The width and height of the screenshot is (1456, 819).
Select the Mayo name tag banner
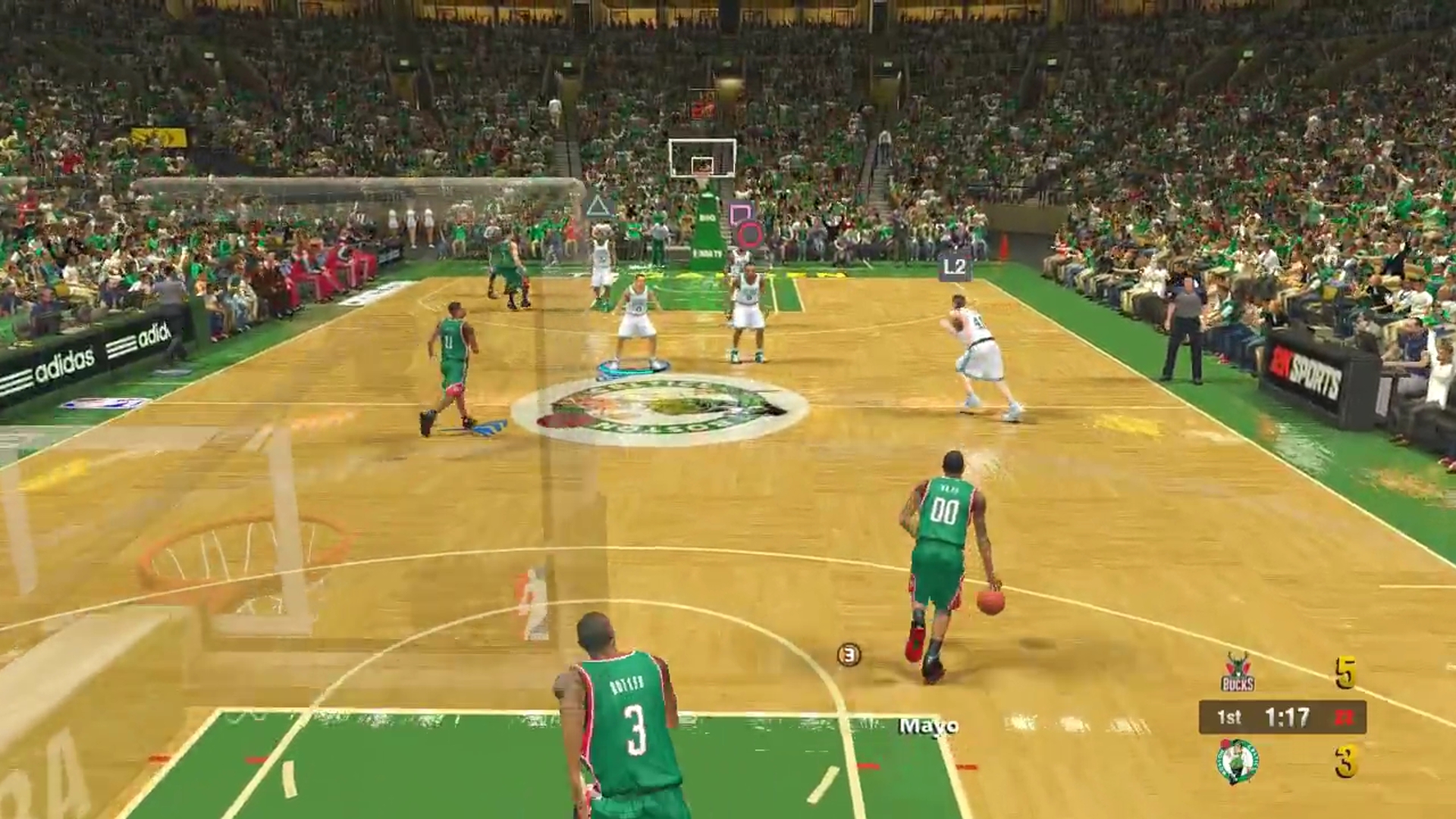(928, 726)
